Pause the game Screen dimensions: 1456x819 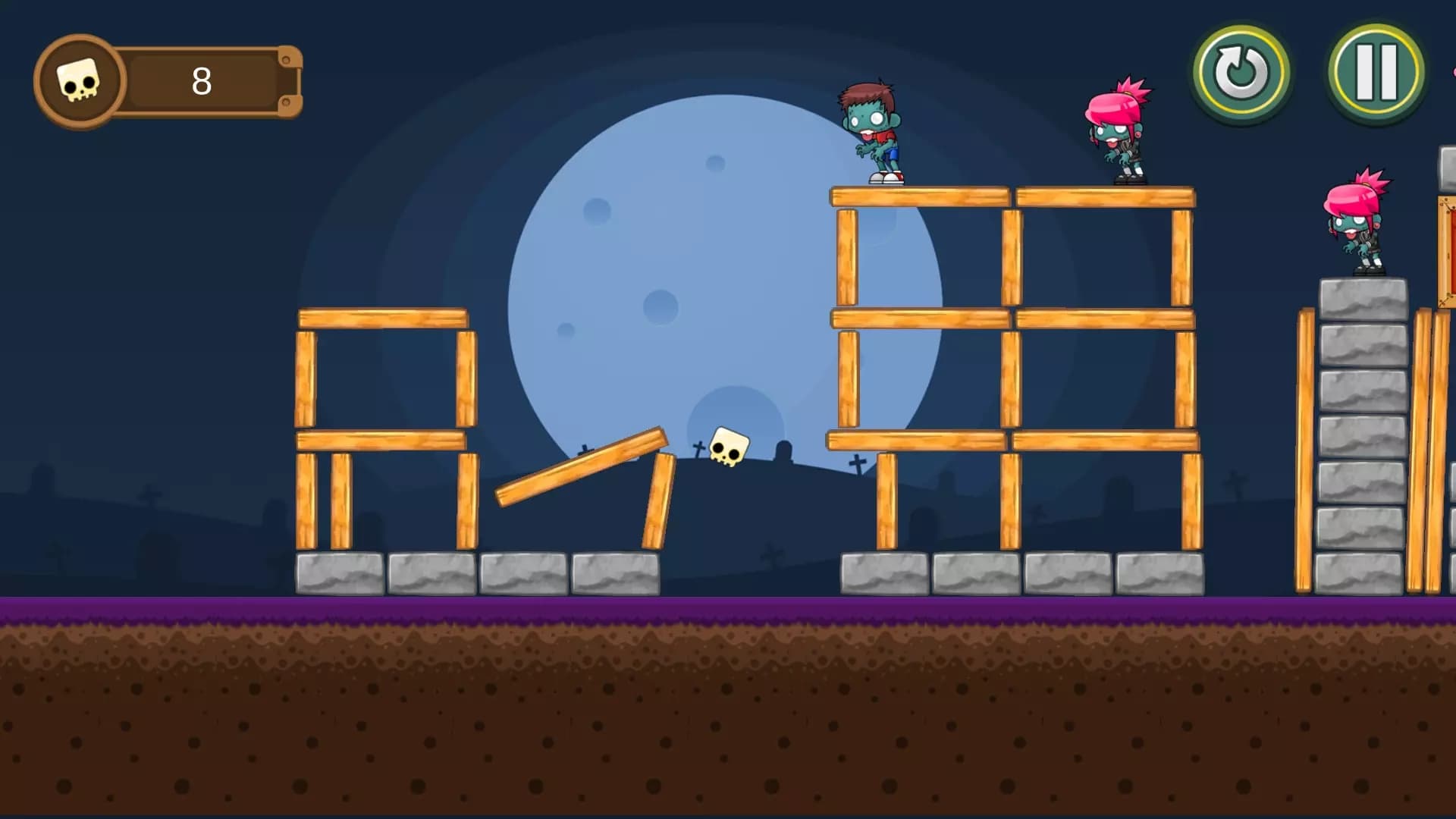[x=1376, y=73]
